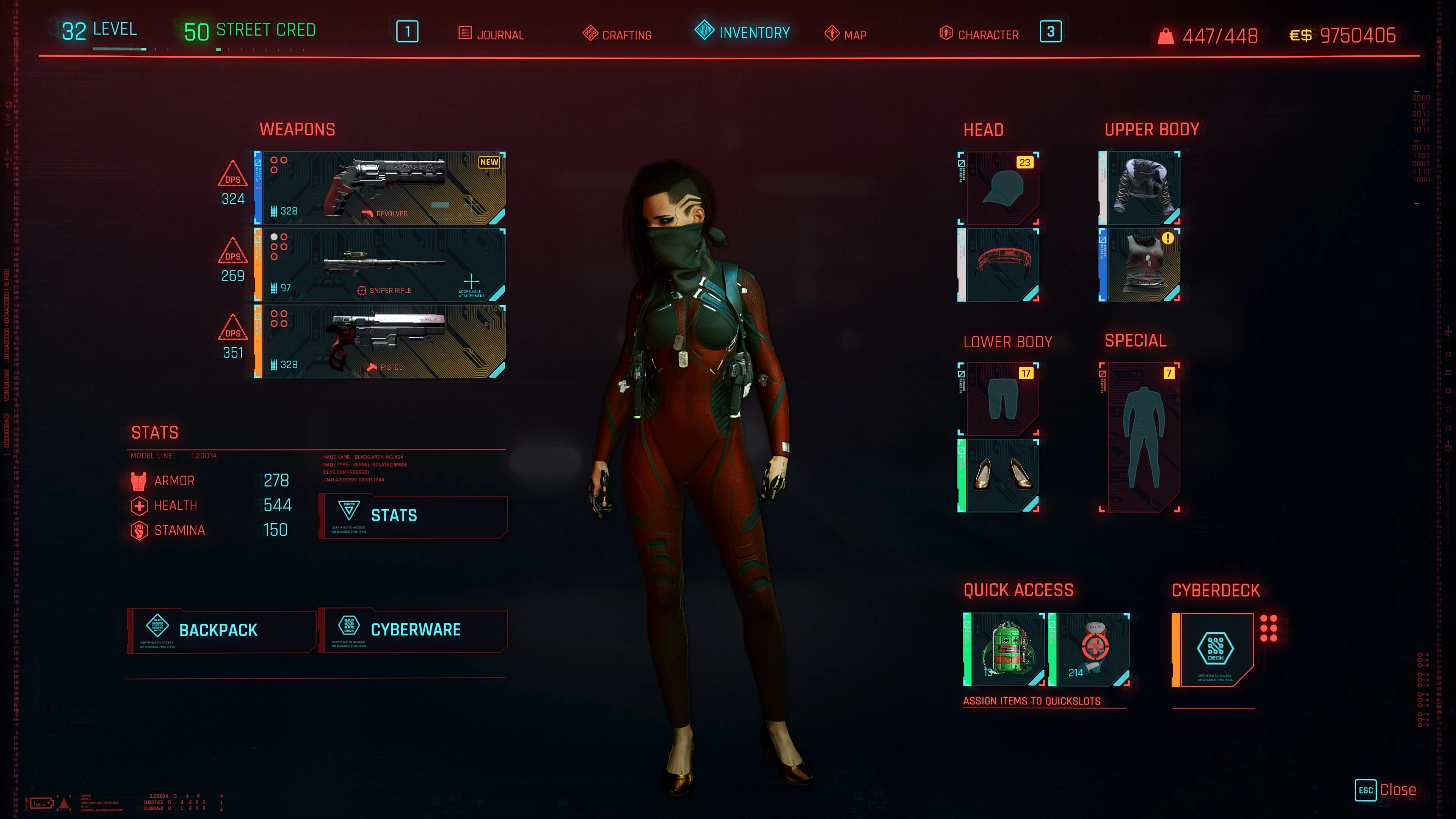This screenshot has height=819, width=1456.
Task: Open the Backpack
Action: 221,630
